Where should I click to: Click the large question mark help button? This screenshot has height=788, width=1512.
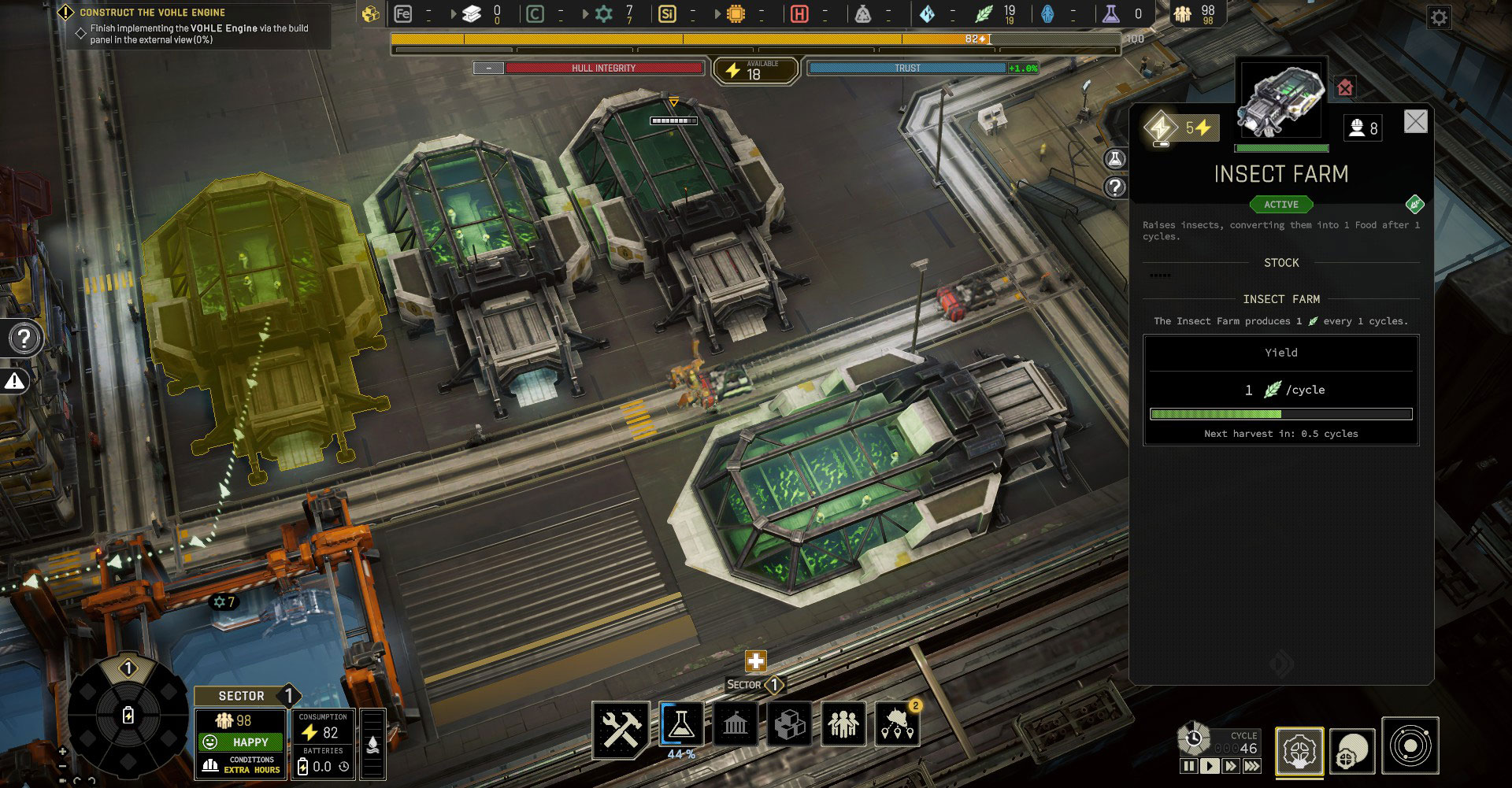point(24,339)
